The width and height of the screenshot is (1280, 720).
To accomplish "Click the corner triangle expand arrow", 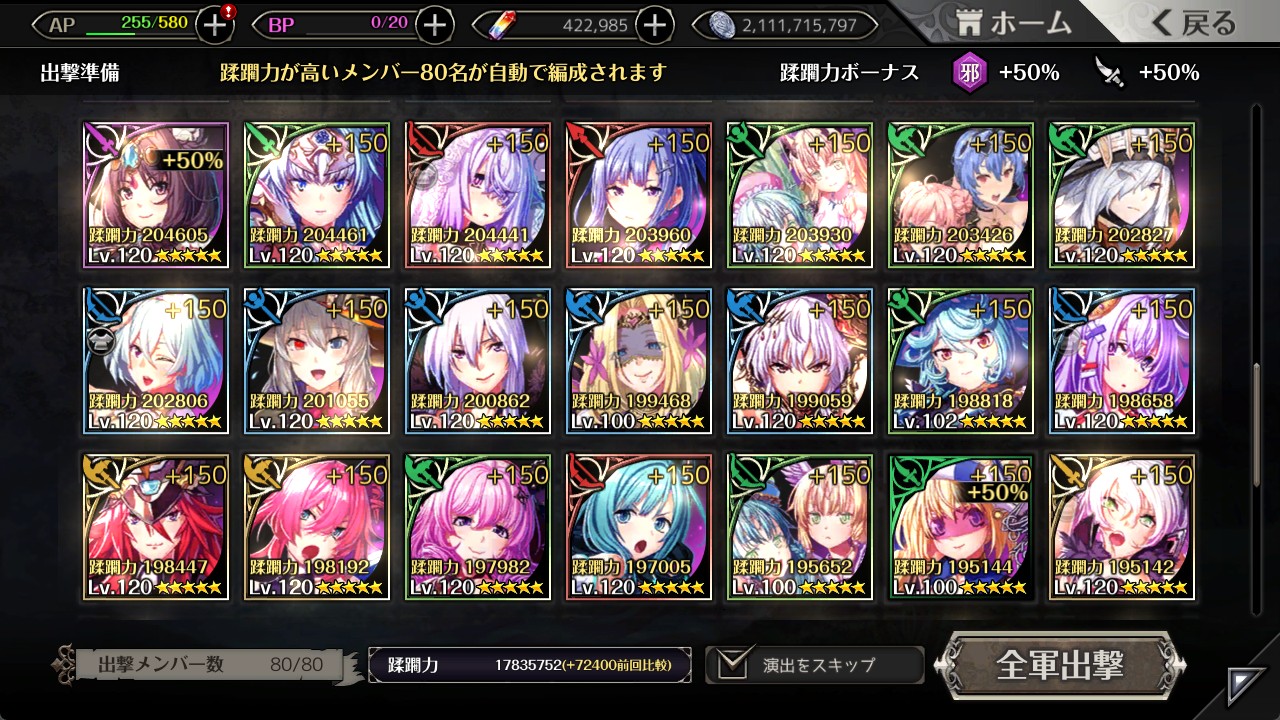I will (x=1246, y=685).
